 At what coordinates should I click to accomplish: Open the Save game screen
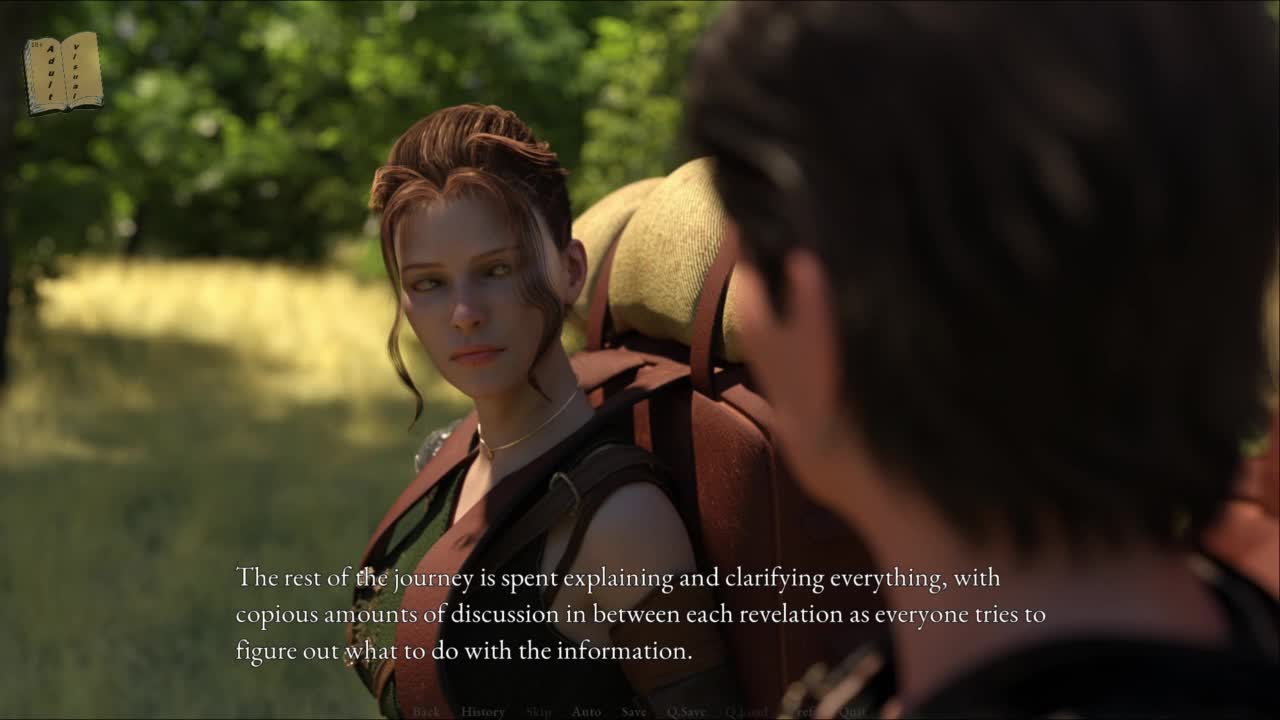[x=634, y=712]
